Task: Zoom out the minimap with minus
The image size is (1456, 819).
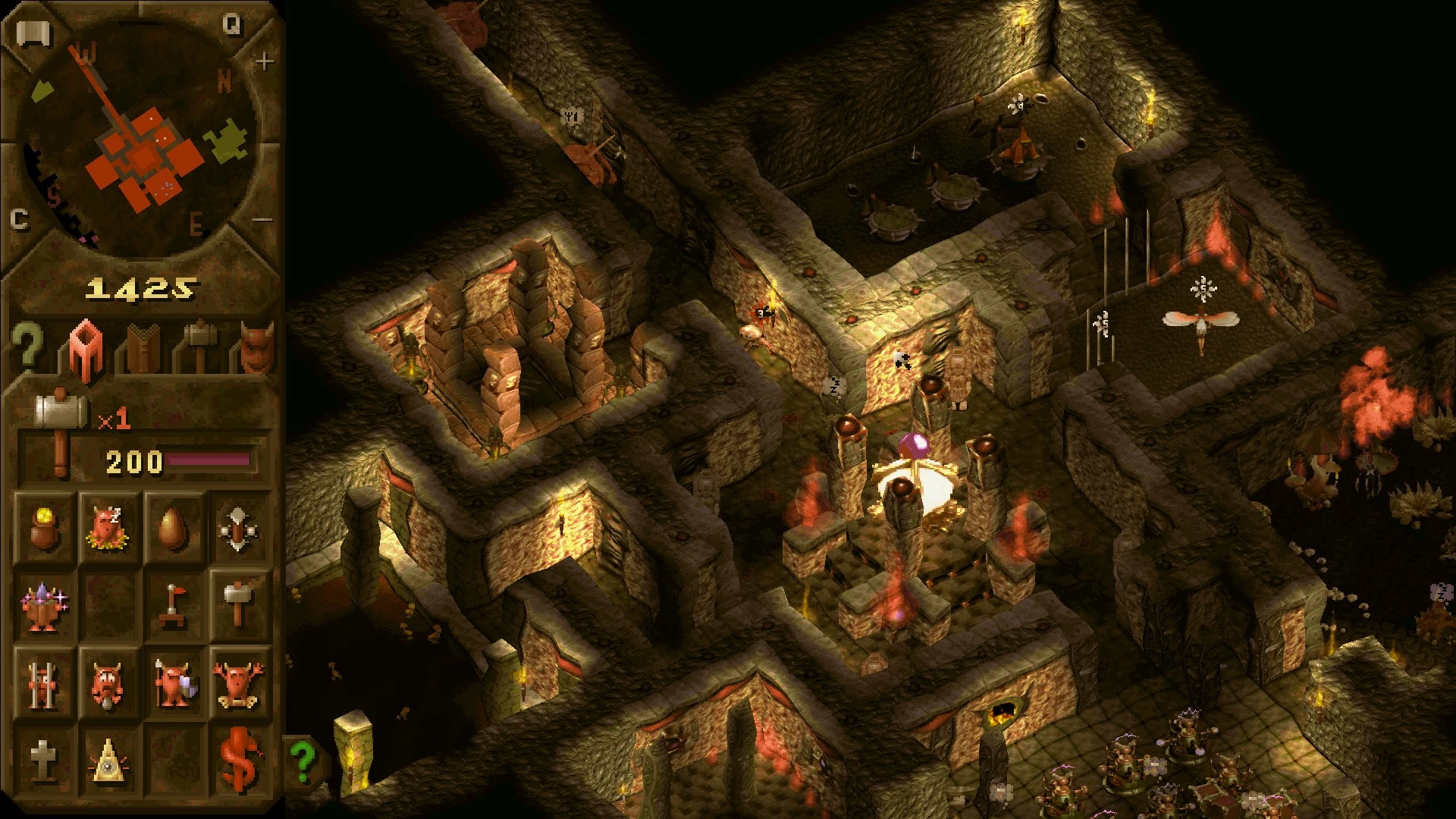Action: (x=262, y=220)
